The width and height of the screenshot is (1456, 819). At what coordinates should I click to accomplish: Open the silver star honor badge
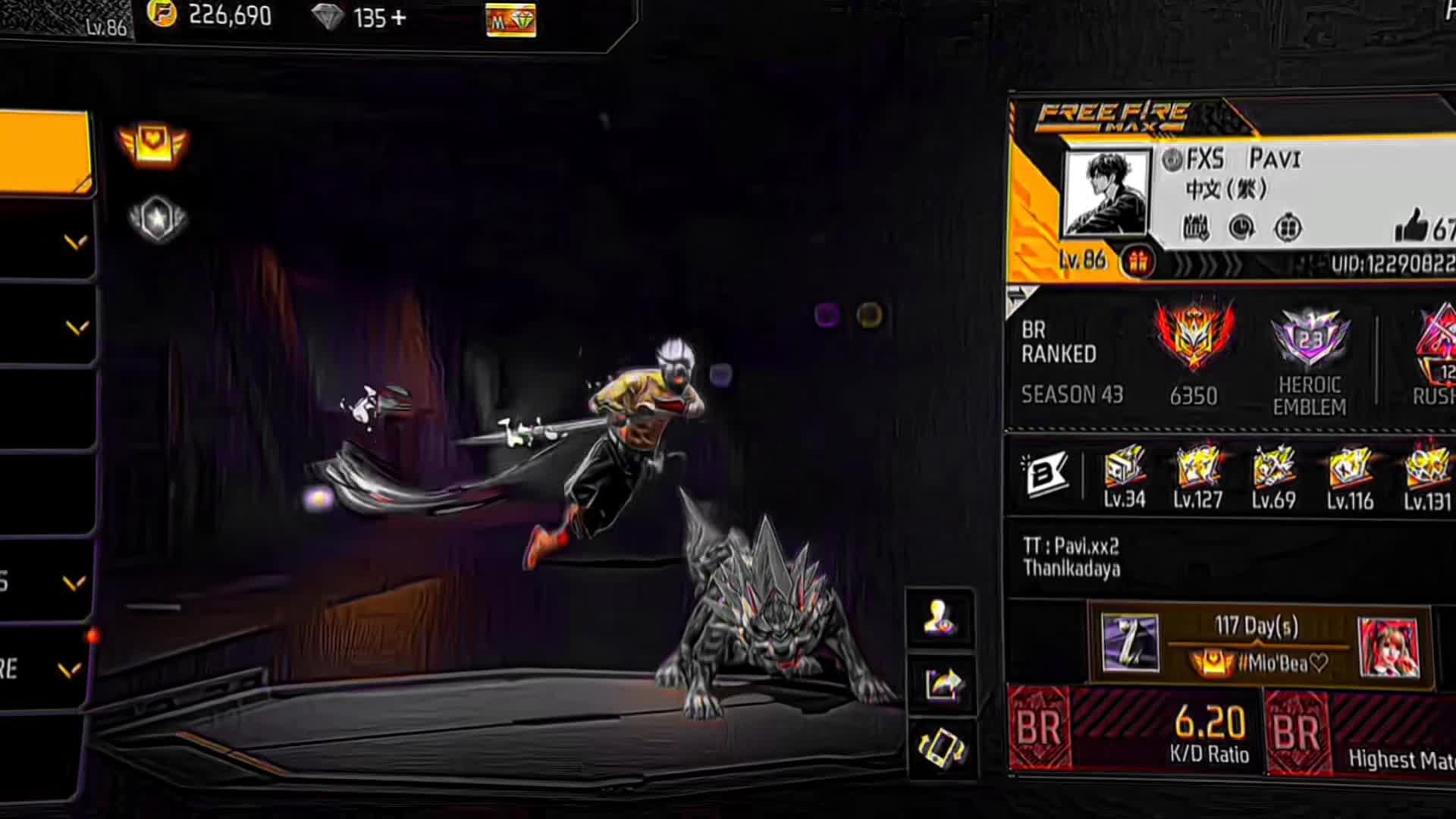(157, 220)
